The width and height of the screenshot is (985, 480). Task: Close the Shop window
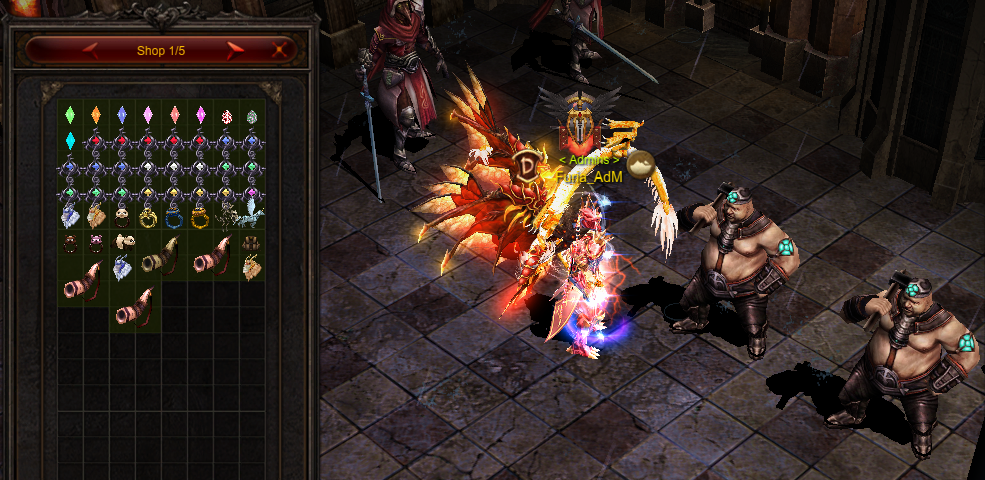pos(281,48)
